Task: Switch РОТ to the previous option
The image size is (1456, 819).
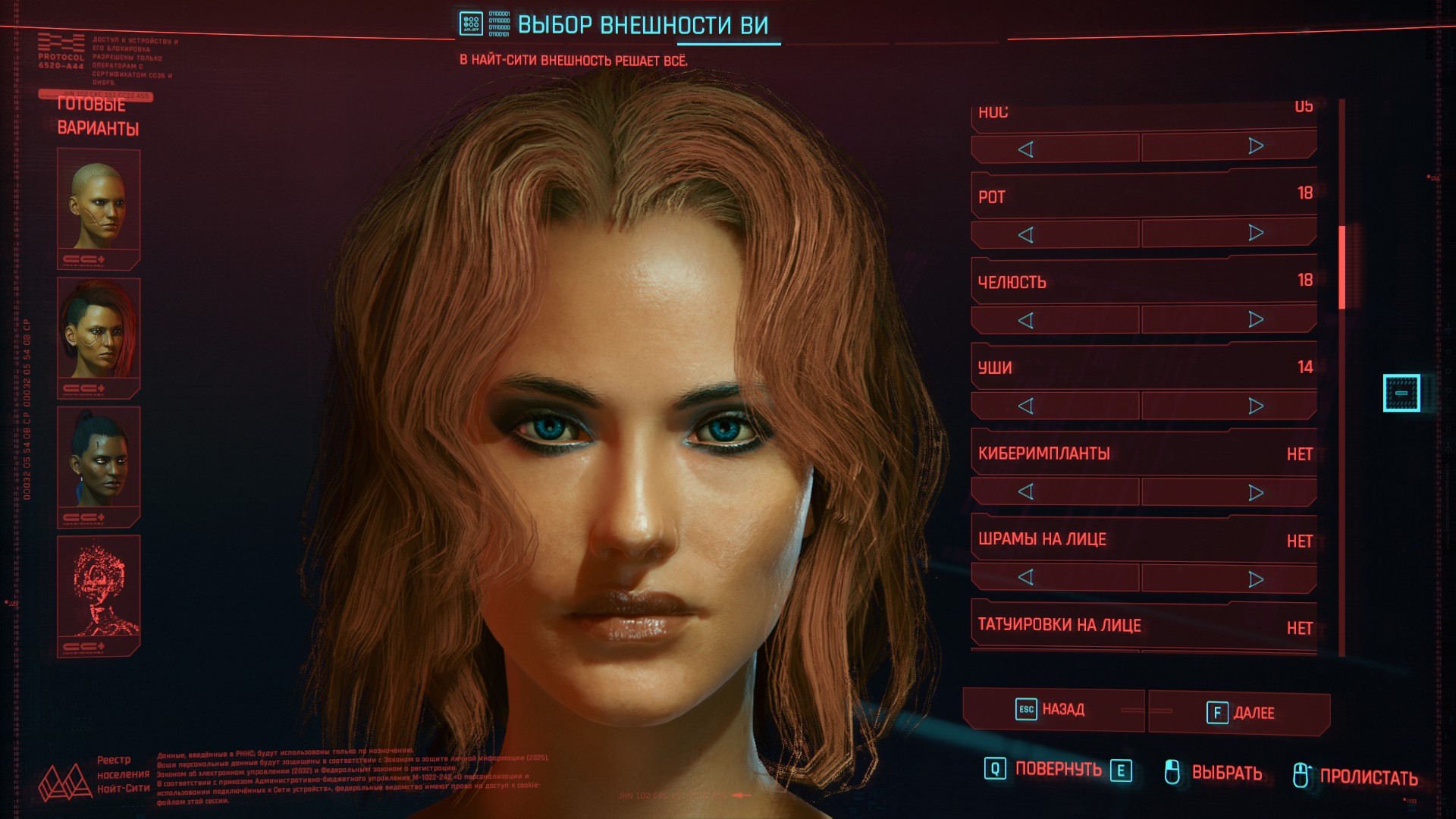Action: click(1026, 235)
